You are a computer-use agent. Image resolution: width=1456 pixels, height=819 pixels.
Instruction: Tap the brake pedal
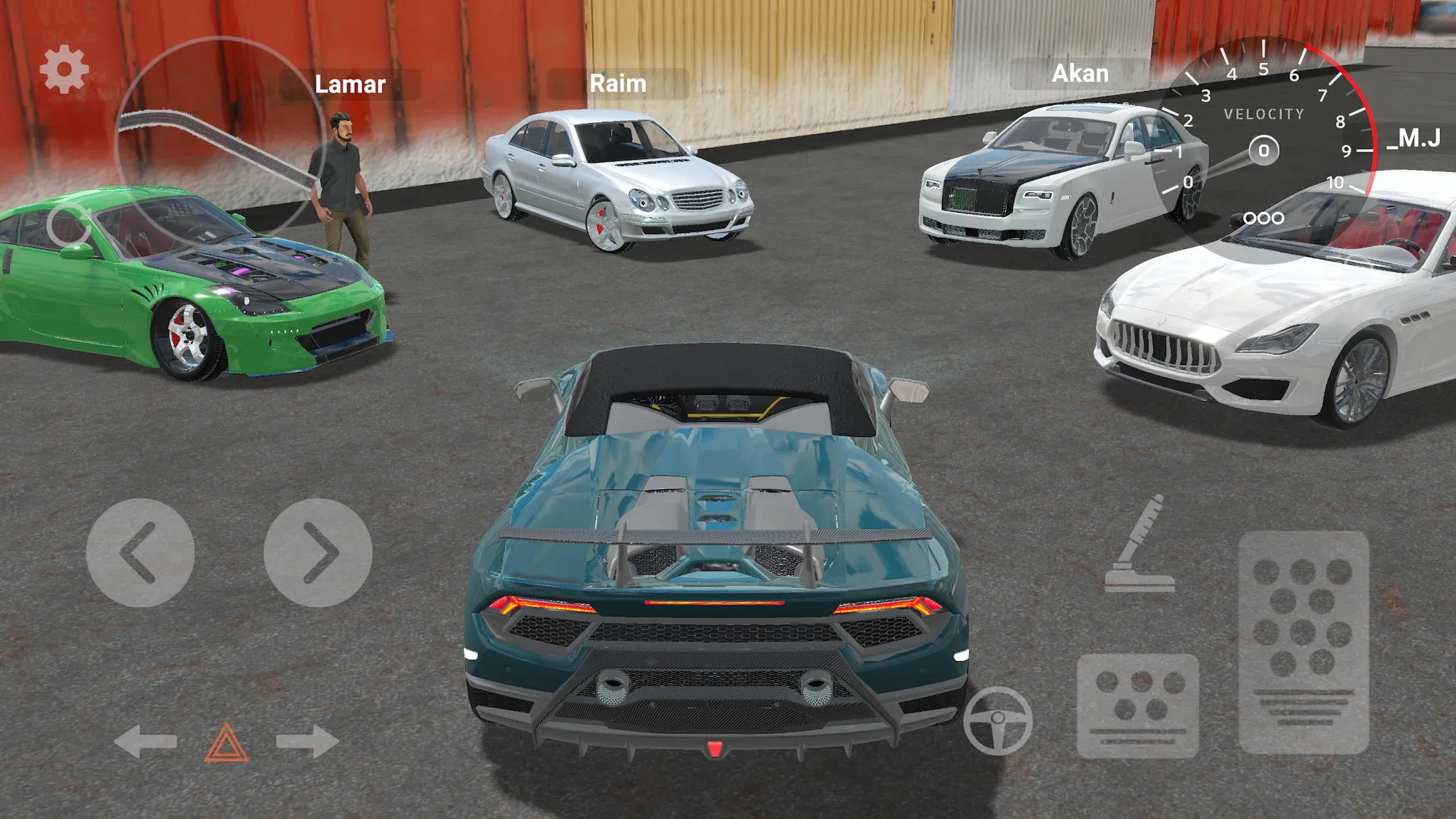pos(1138,706)
